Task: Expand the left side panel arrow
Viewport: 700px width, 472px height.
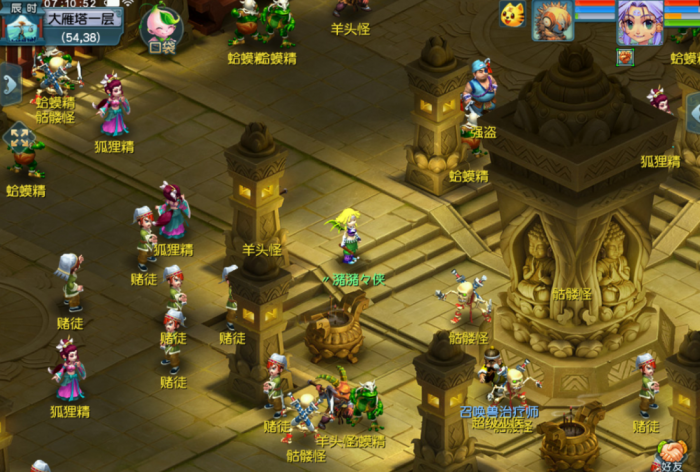Action: 10,84
